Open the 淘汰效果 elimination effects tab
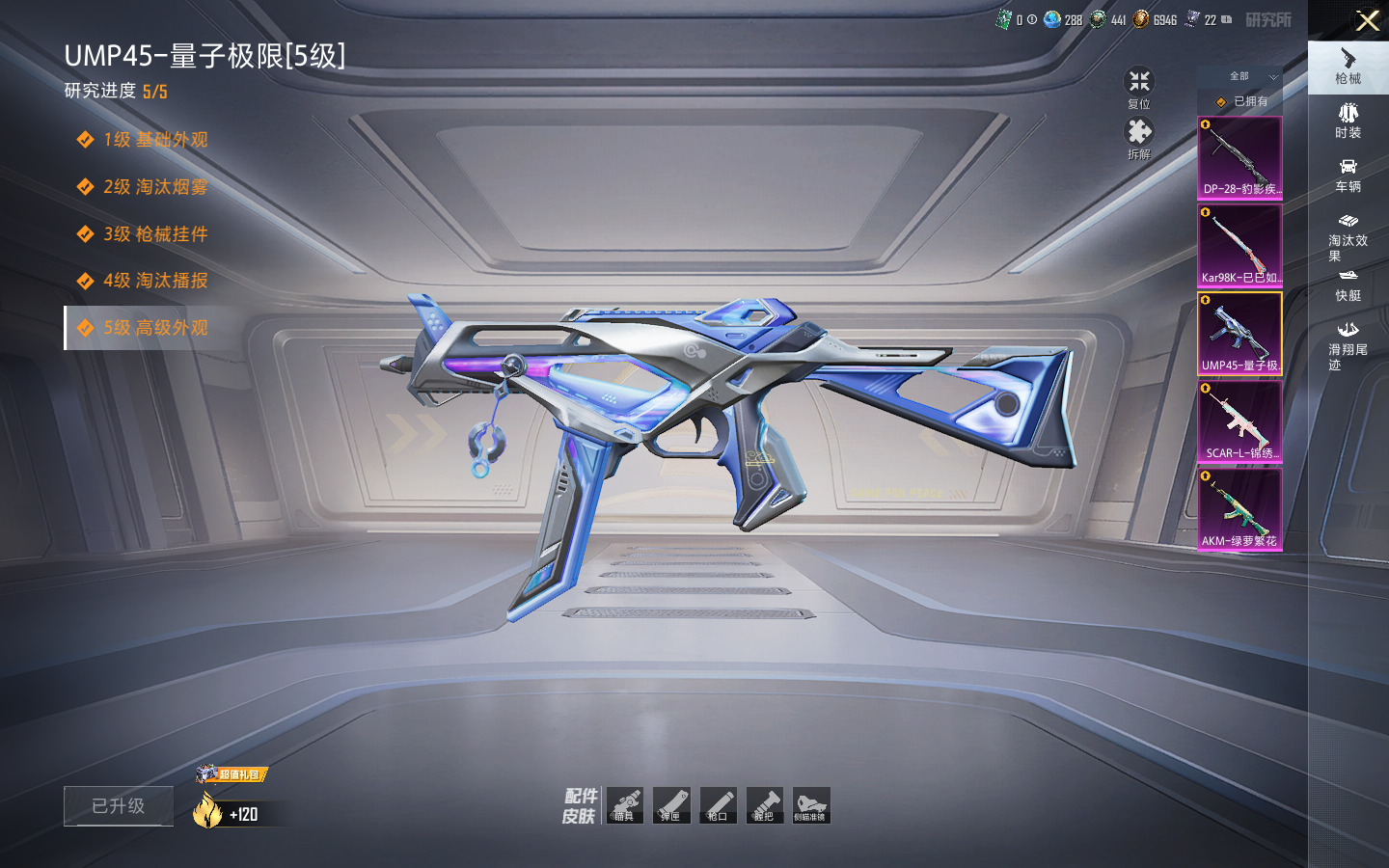The width and height of the screenshot is (1389, 868). 1348,235
